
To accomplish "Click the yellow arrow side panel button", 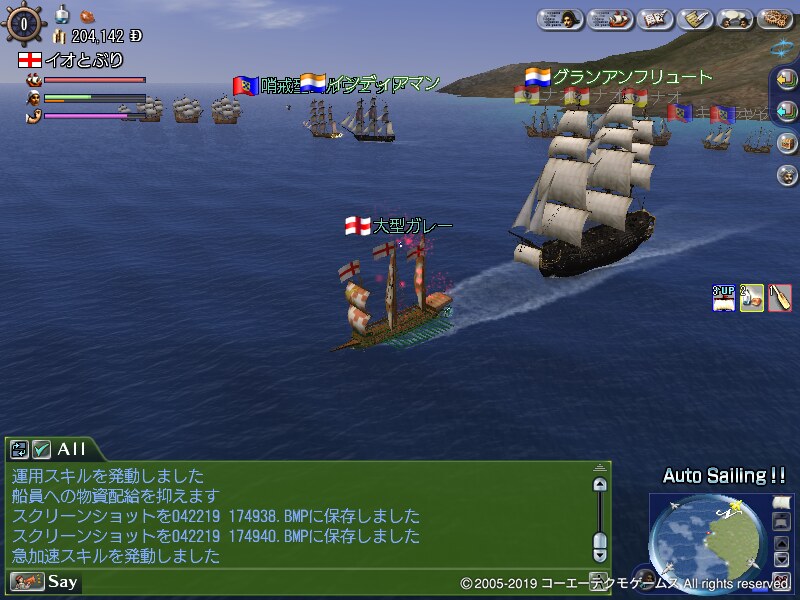I will (786, 79).
